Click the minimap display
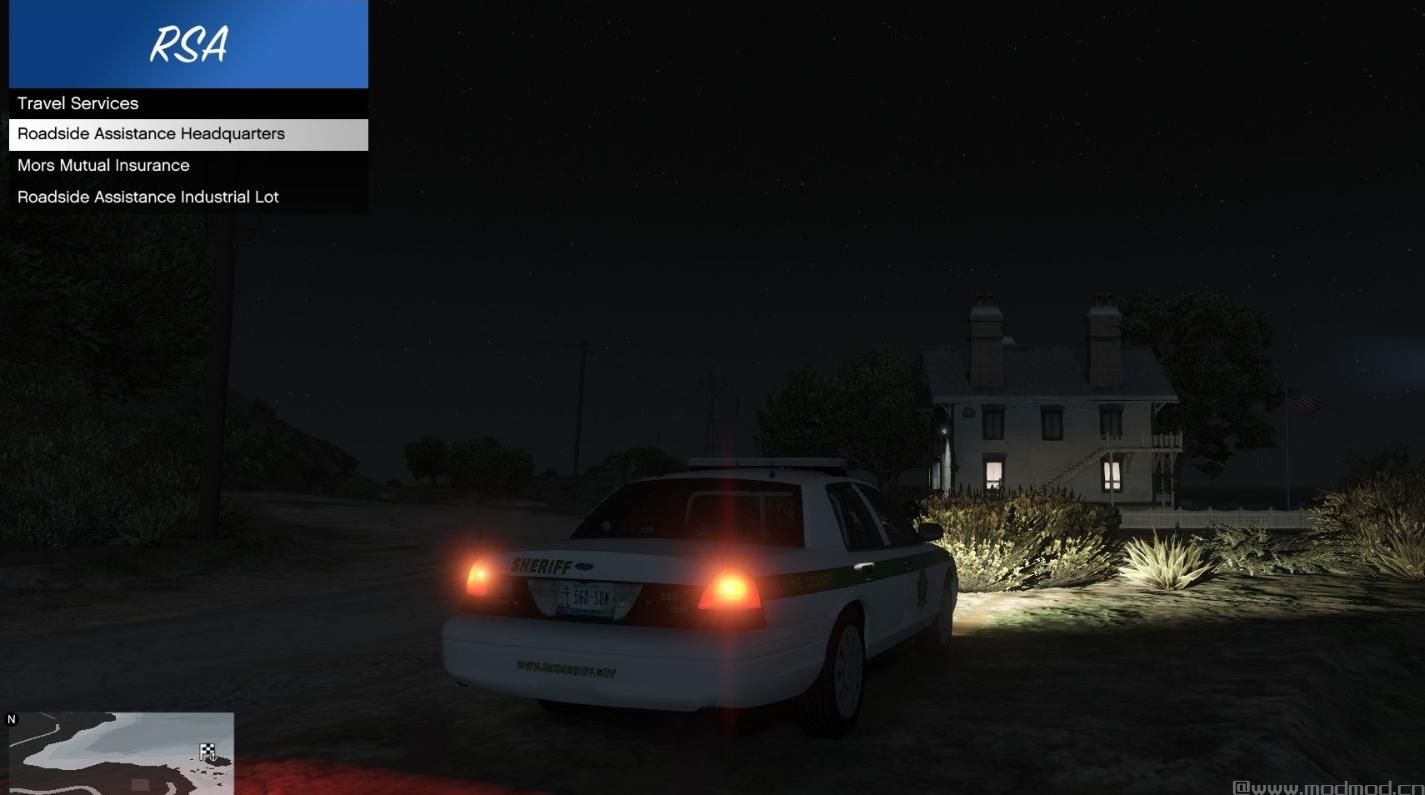The width and height of the screenshot is (1425, 795). (120, 752)
